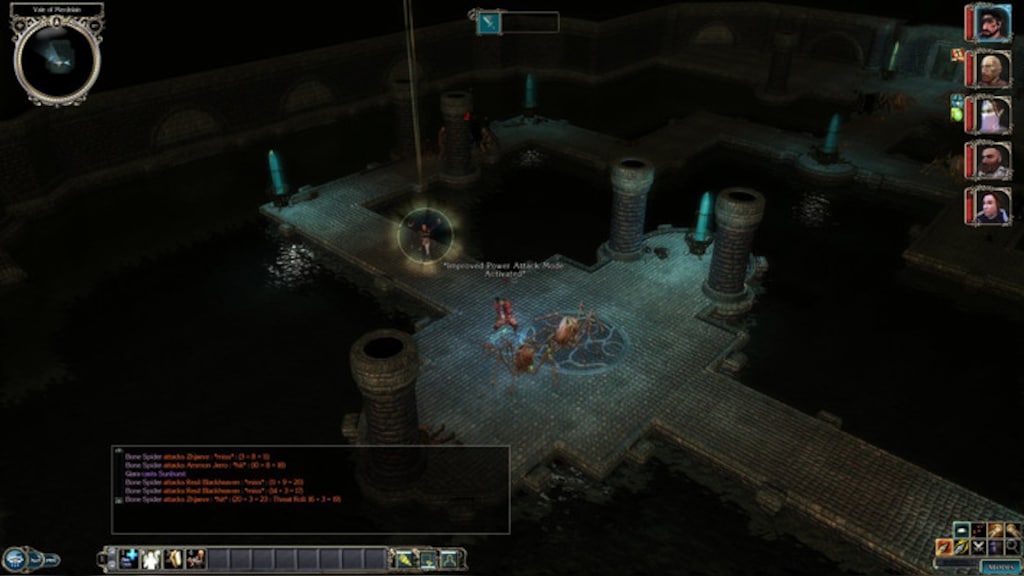Select the bearded dwarf party portrait
Screen dimensions: 1024x576
click(989, 160)
